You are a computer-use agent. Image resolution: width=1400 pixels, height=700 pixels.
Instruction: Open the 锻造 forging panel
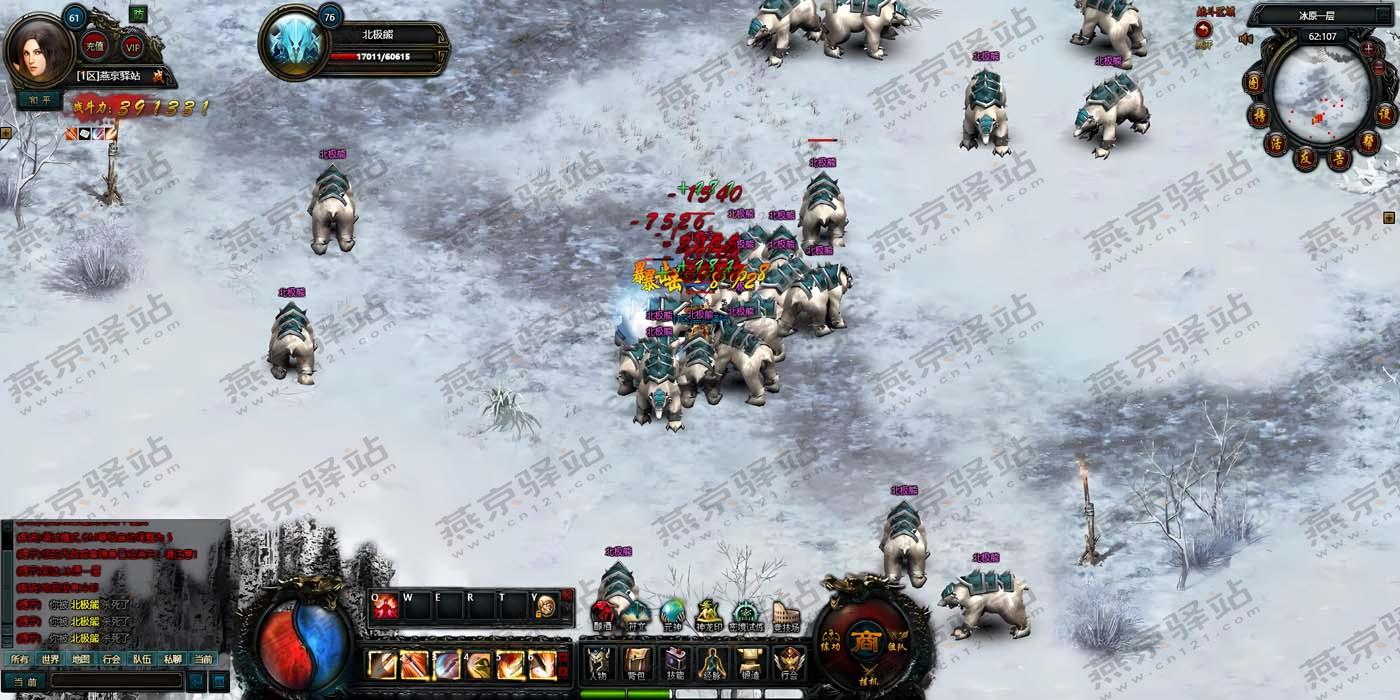751,662
